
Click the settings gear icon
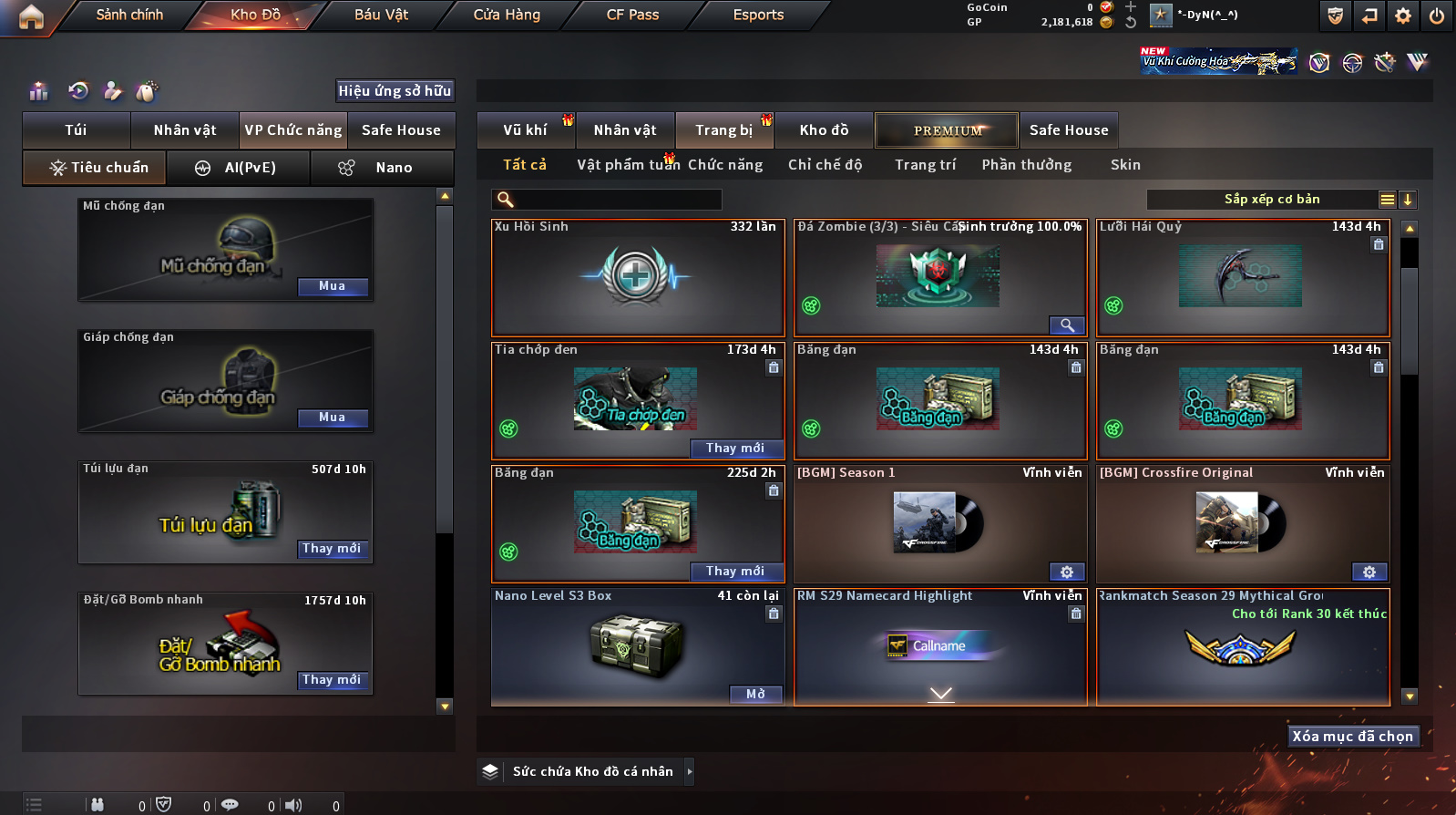(1403, 15)
